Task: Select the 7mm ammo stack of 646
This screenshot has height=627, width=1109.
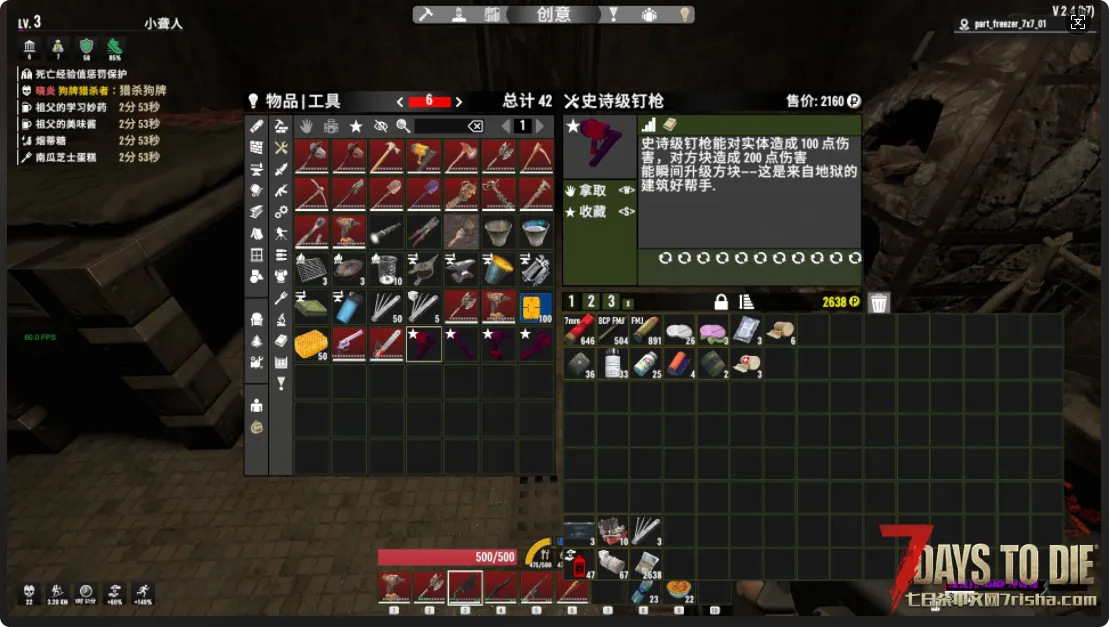Action: click(x=579, y=331)
